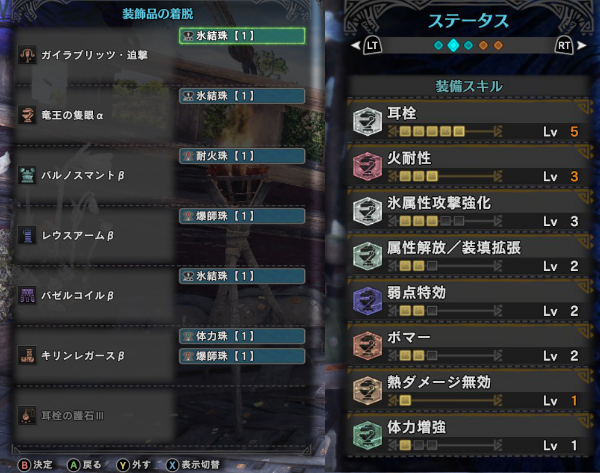Select the 属性解放／装填拡張 skill row

470,256
